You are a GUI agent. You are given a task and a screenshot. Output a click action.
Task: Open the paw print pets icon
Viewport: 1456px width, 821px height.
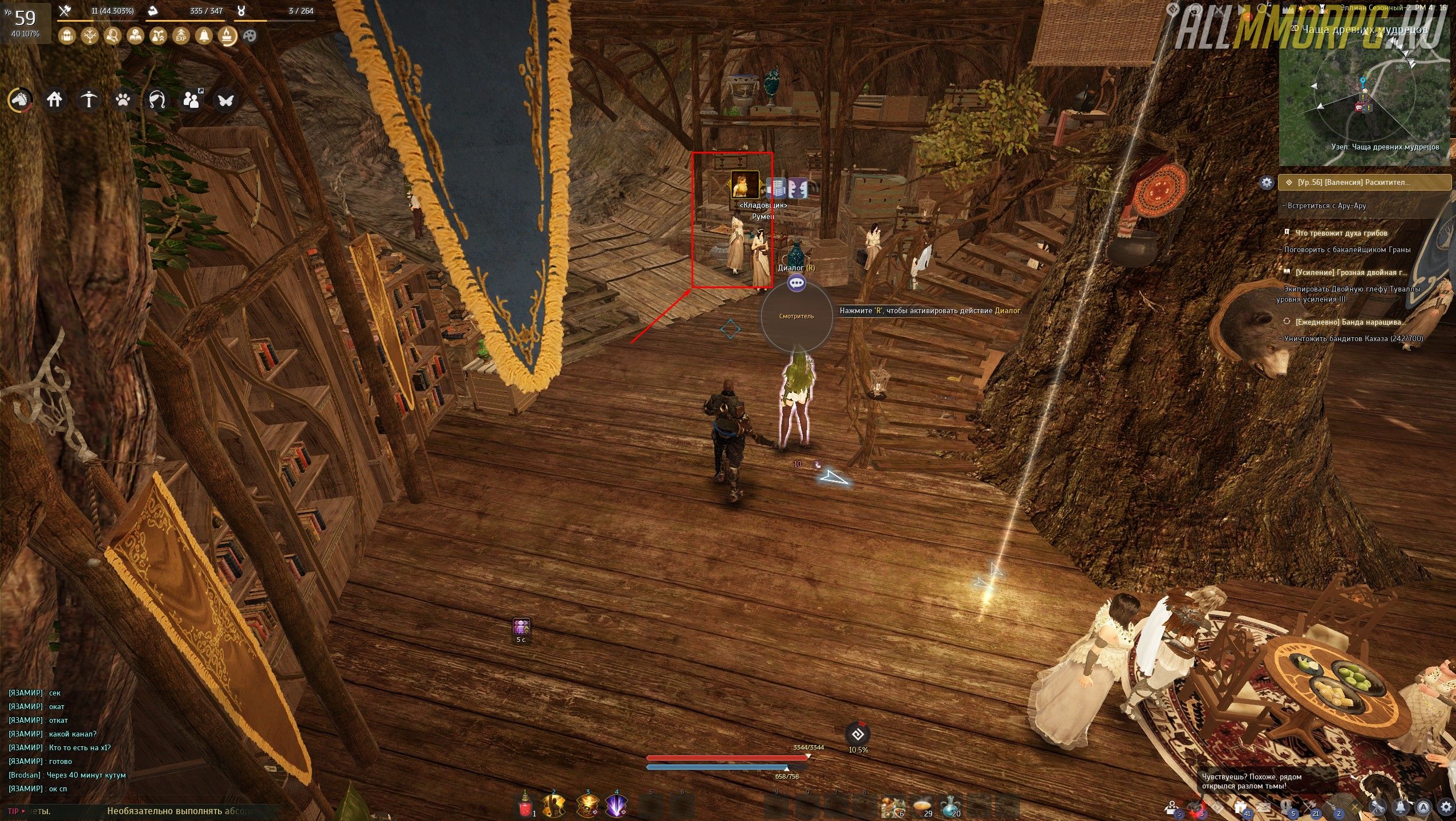pyautogui.click(x=123, y=100)
